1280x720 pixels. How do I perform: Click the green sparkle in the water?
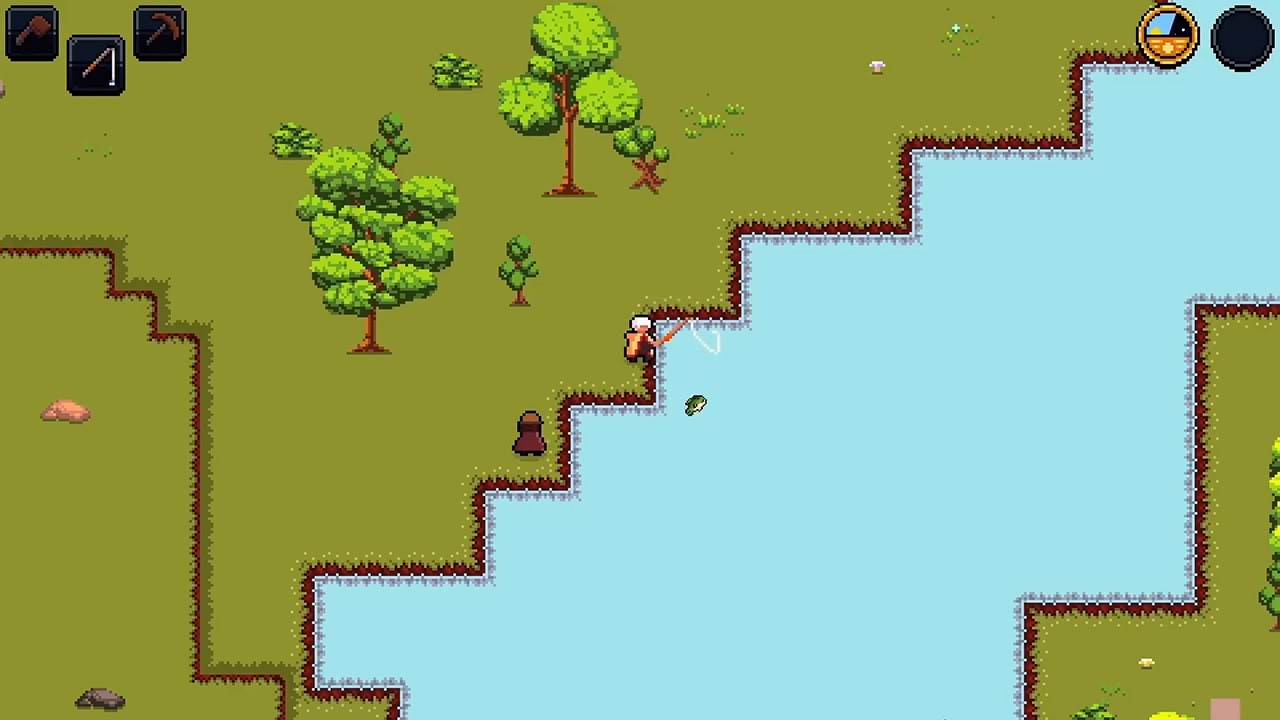tap(956, 28)
